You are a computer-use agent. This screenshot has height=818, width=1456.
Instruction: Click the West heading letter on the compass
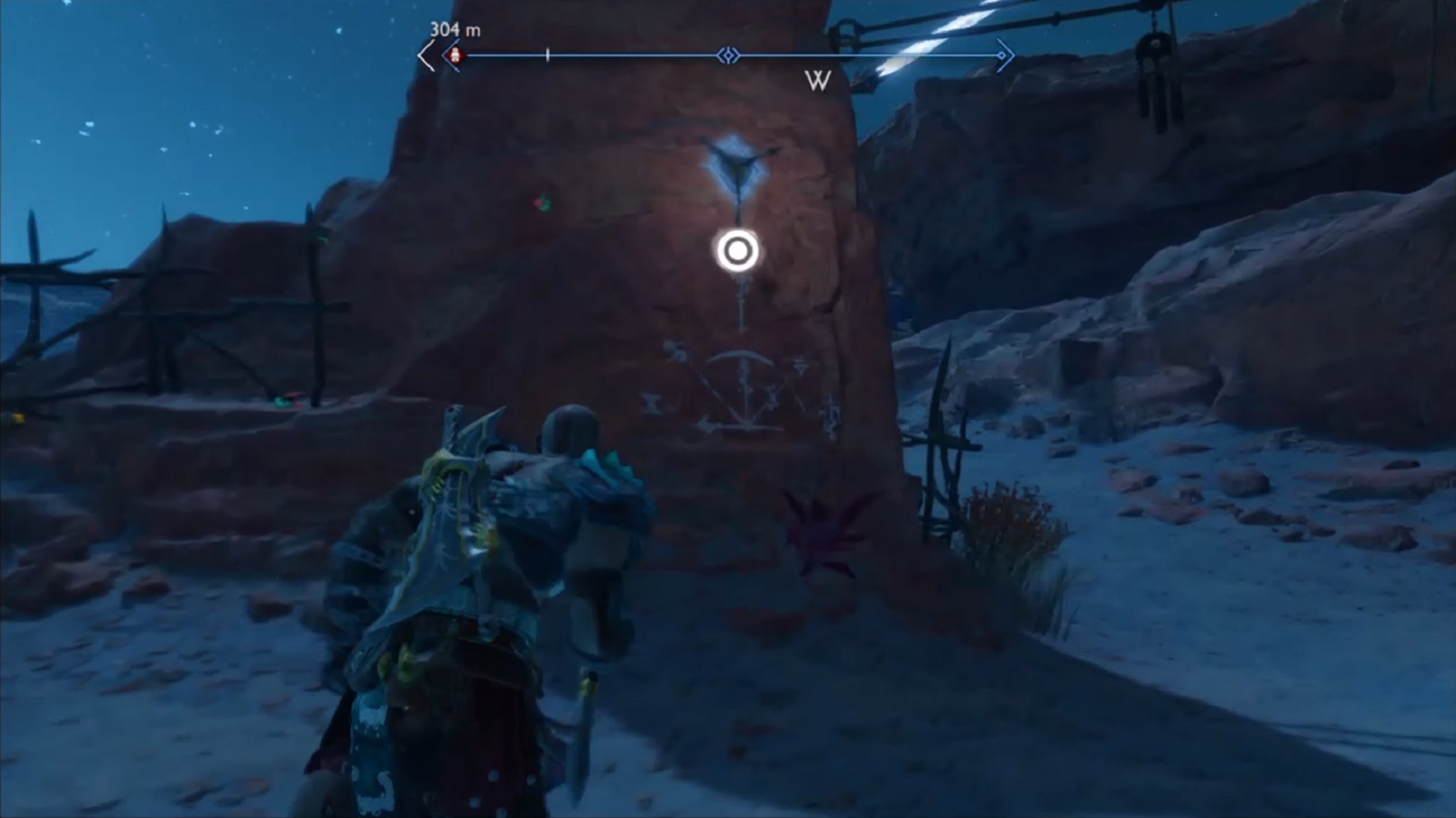point(818,80)
